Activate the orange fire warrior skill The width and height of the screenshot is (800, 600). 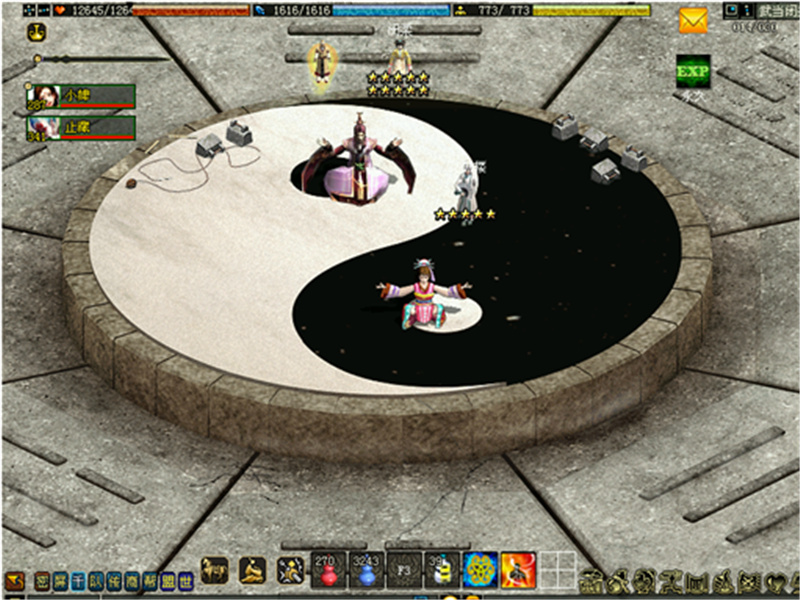pos(518,569)
